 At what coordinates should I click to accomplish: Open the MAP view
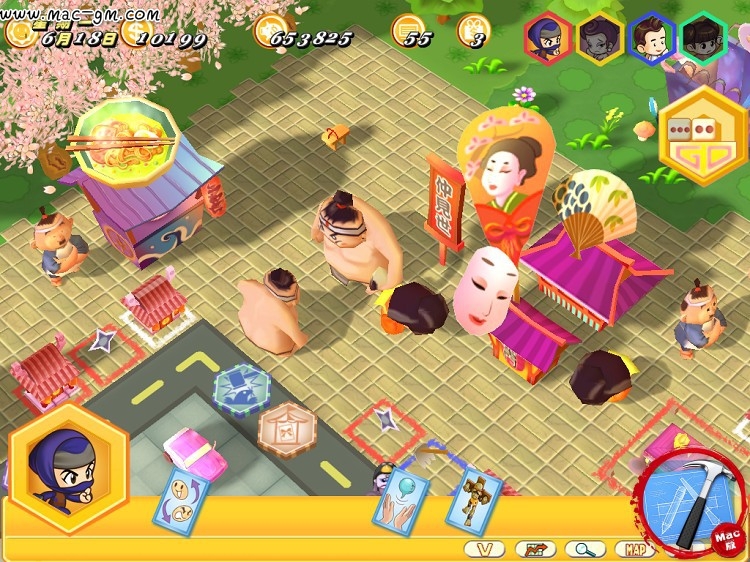tap(633, 548)
